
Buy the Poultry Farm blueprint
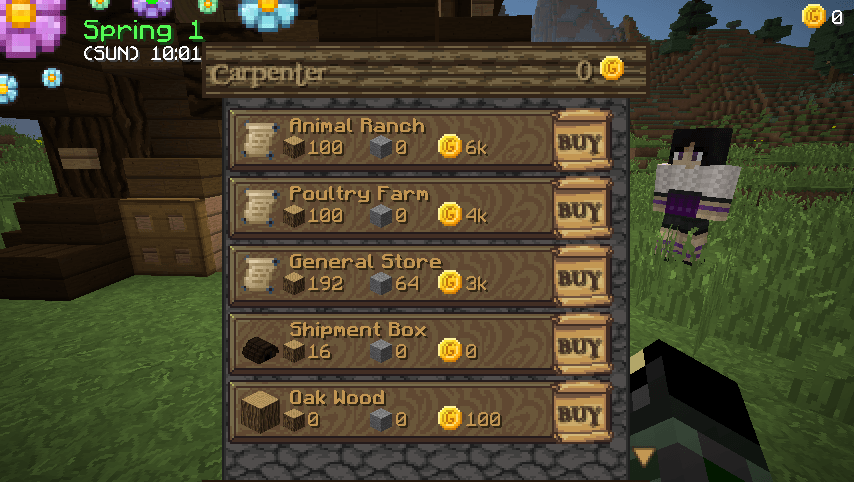pyautogui.click(x=581, y=209)
